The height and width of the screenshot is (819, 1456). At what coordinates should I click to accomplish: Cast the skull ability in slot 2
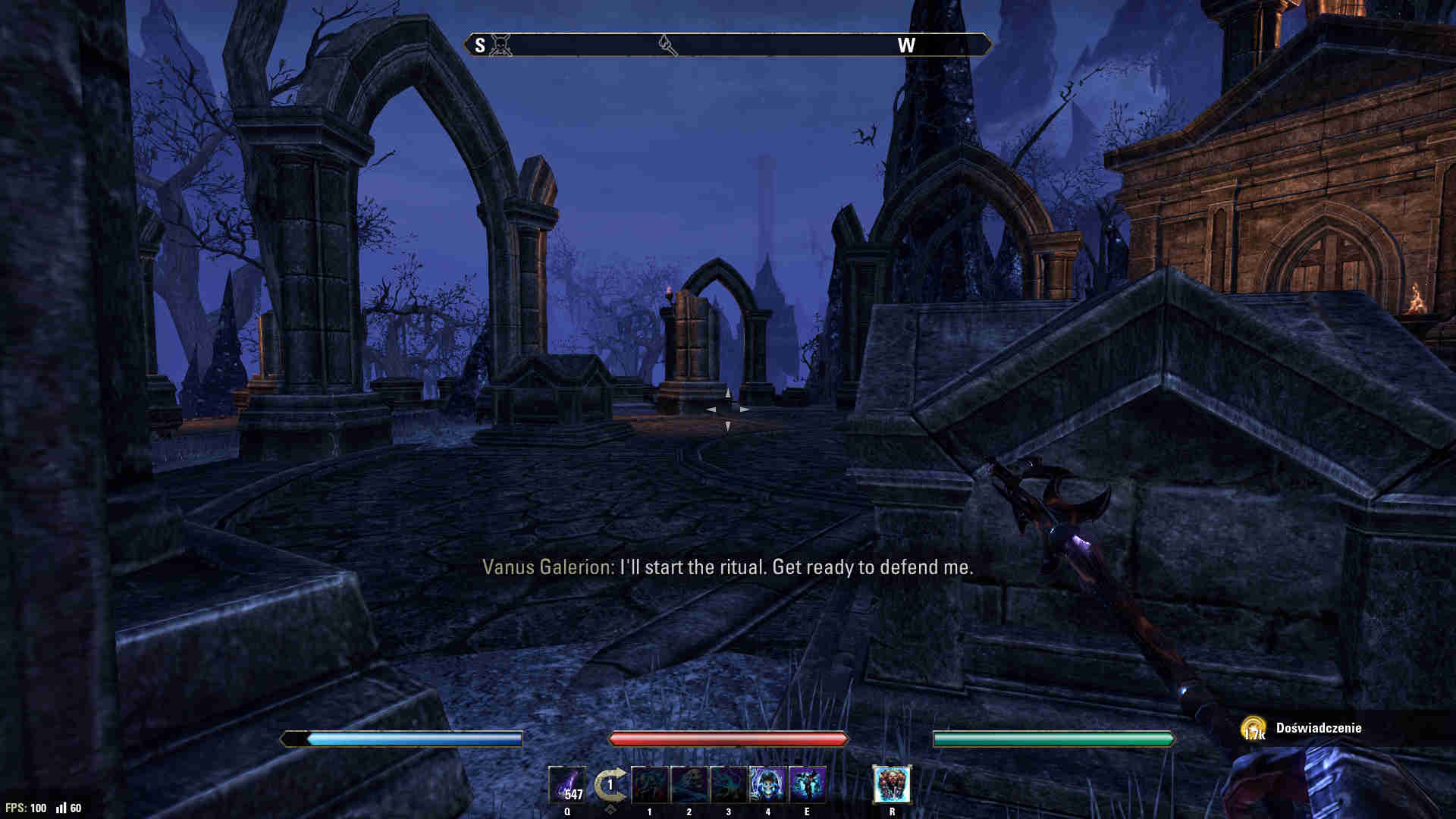(689, 785)
